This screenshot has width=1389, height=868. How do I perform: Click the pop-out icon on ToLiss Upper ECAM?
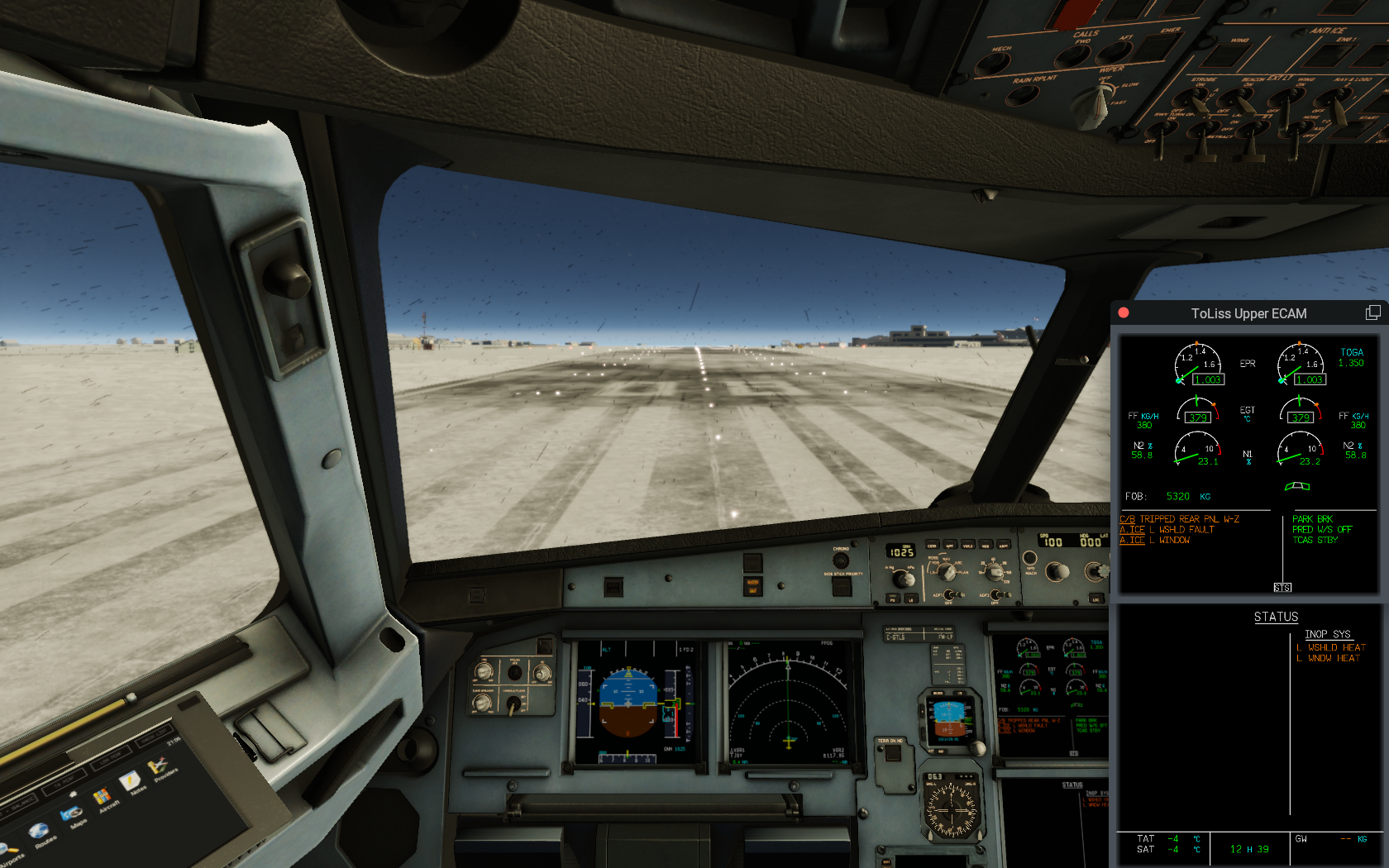(x=1373, y=312)
